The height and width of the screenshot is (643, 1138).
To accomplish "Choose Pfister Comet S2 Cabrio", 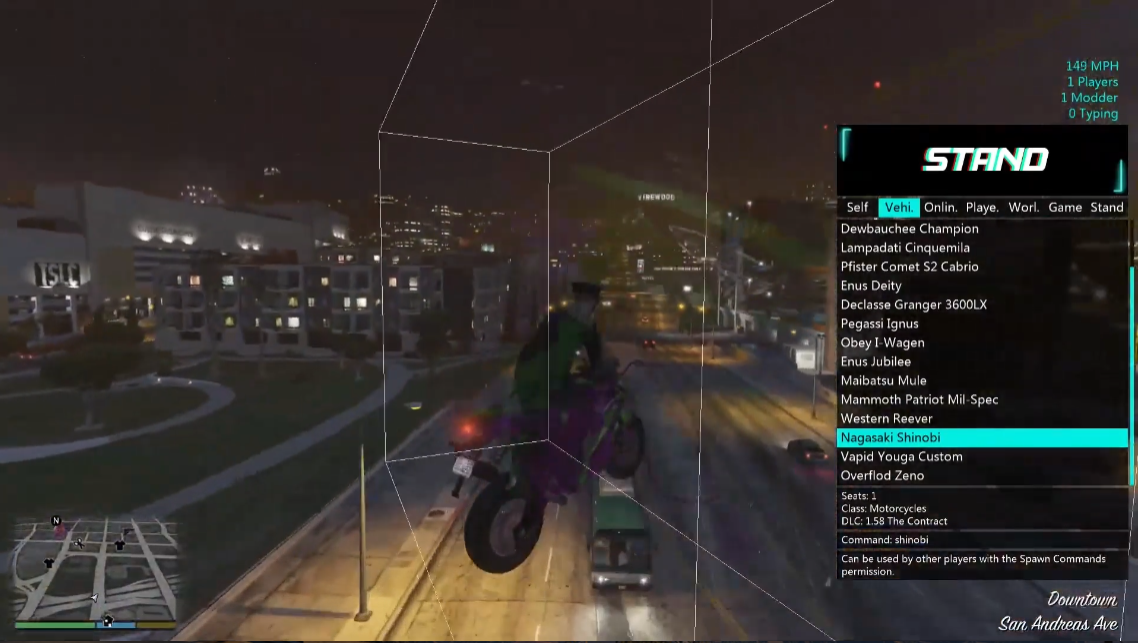I will pyautogui.click(x=909, y=267).
